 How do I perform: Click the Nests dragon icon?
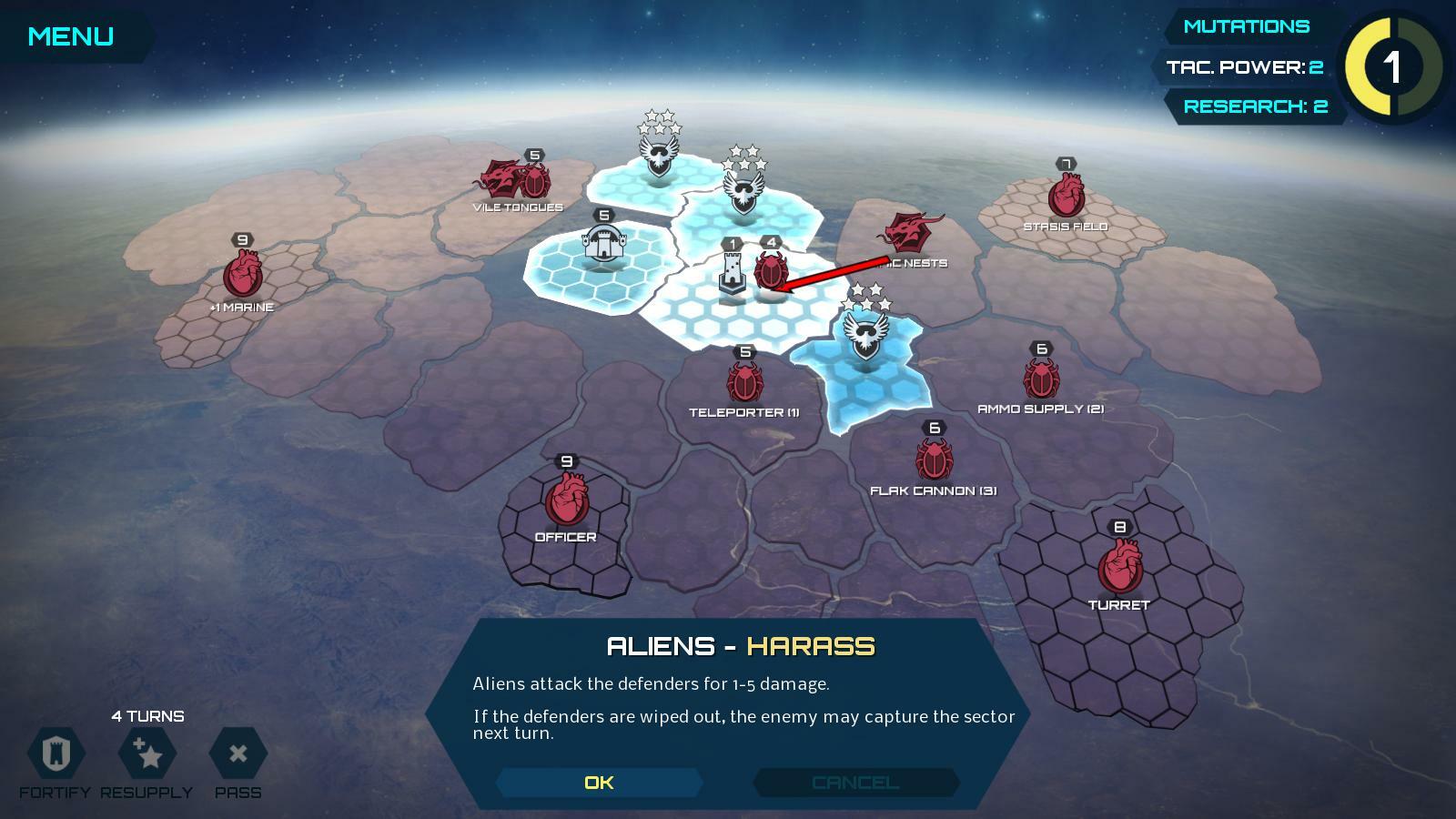click(x=910, y=230)
